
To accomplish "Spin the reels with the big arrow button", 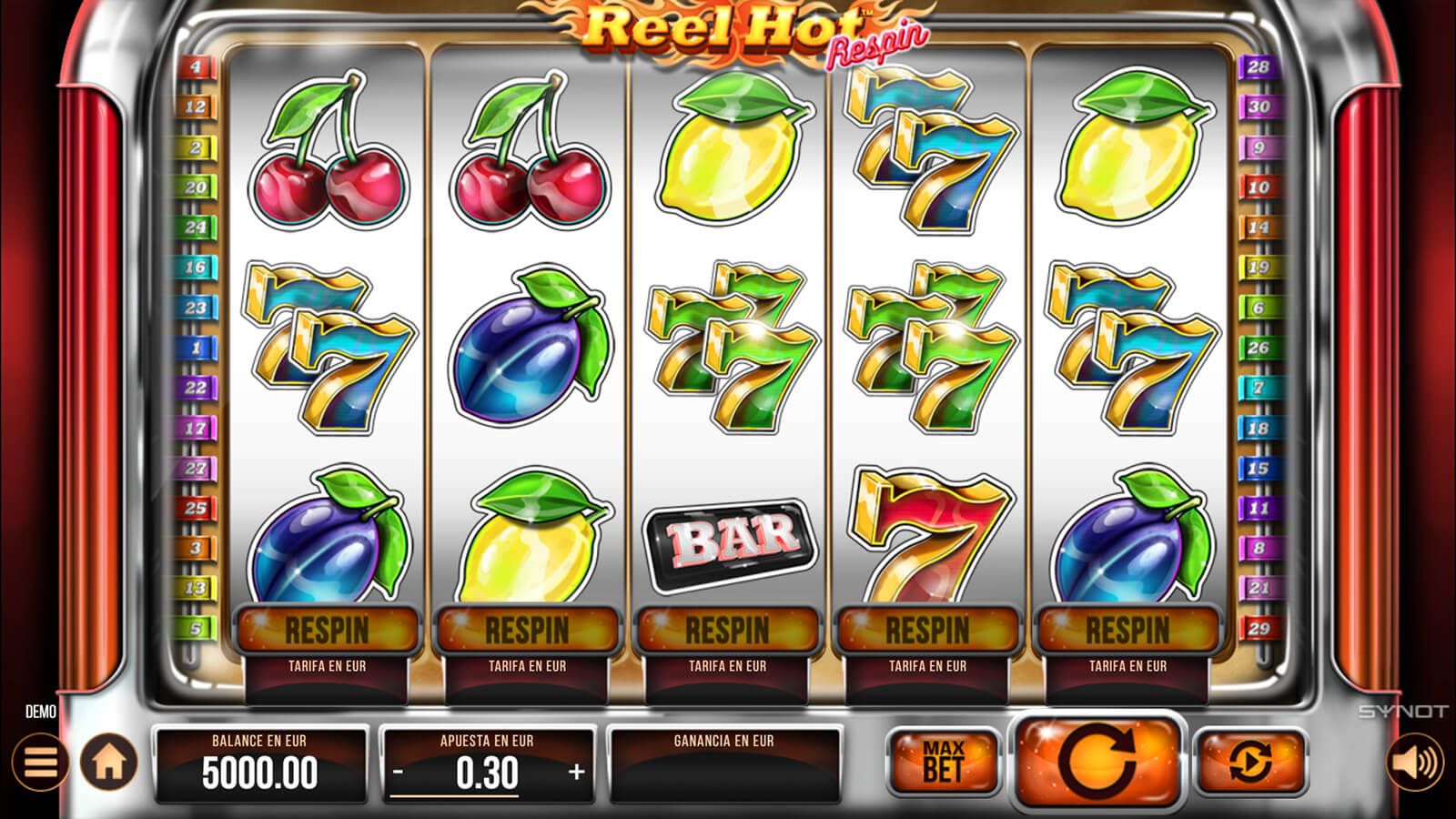I will click(x=1097, y=761).
